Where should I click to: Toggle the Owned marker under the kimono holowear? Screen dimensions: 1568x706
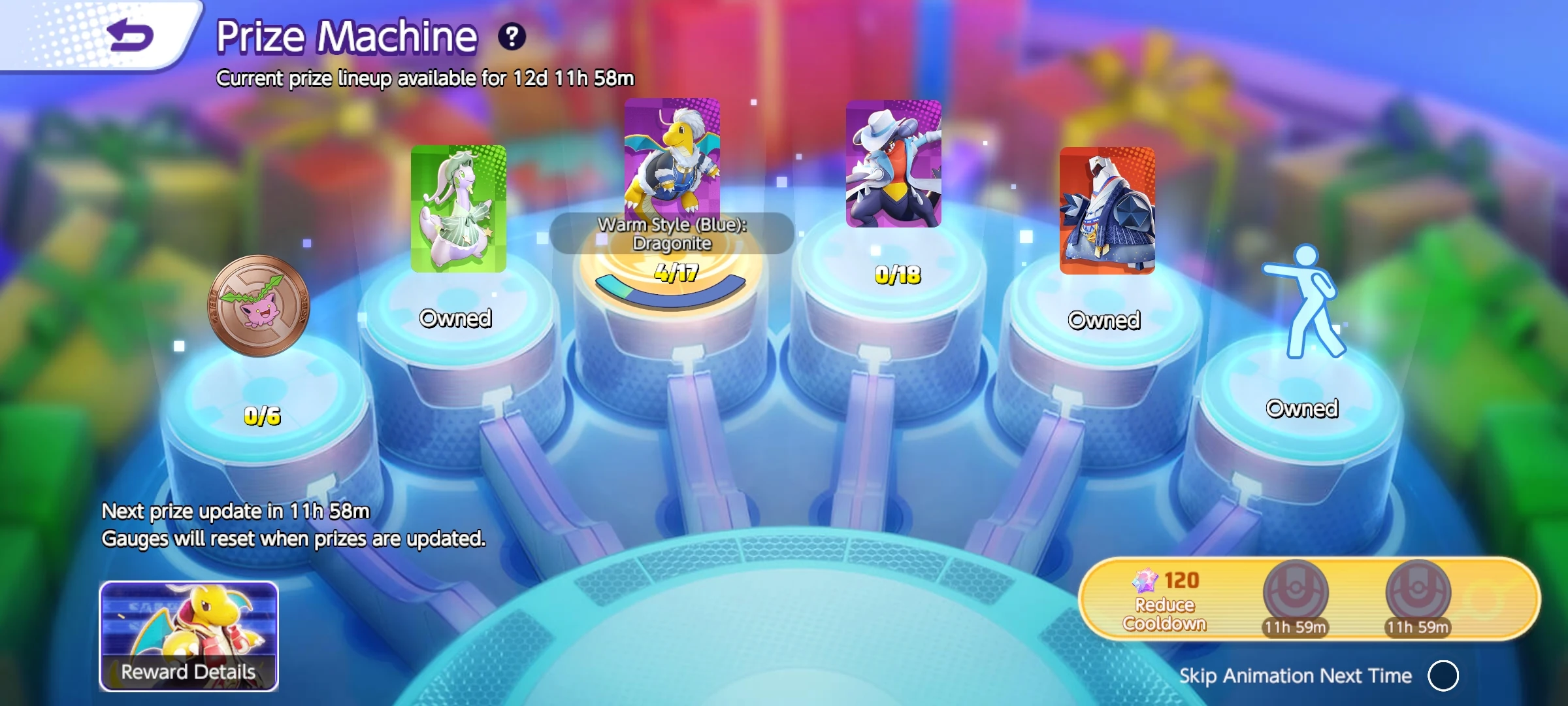pyautogui.click(x=1103, y=321)
